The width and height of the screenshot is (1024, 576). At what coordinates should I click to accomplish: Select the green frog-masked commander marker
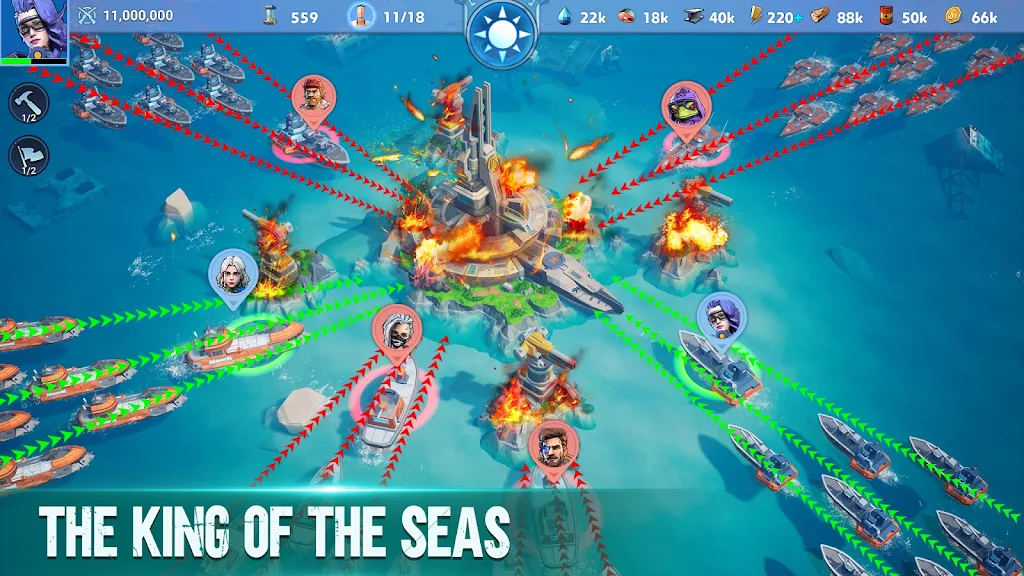[x=687, y=104]
